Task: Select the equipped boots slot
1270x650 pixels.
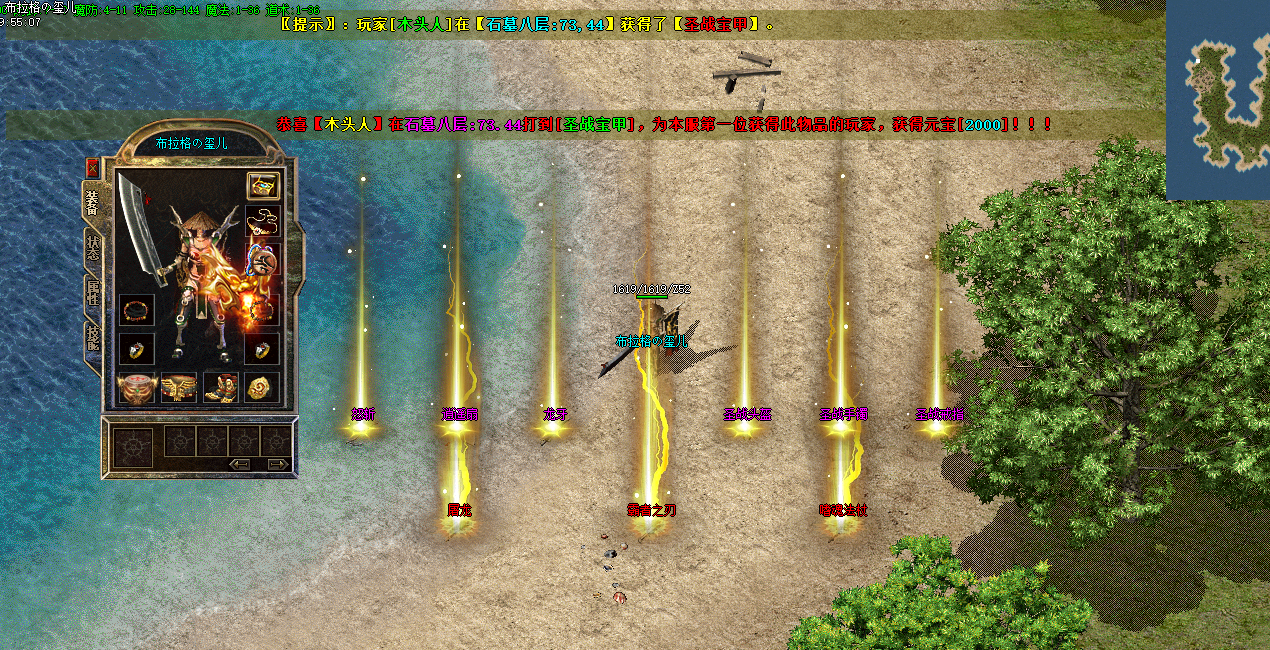Action: click(220, 387)
